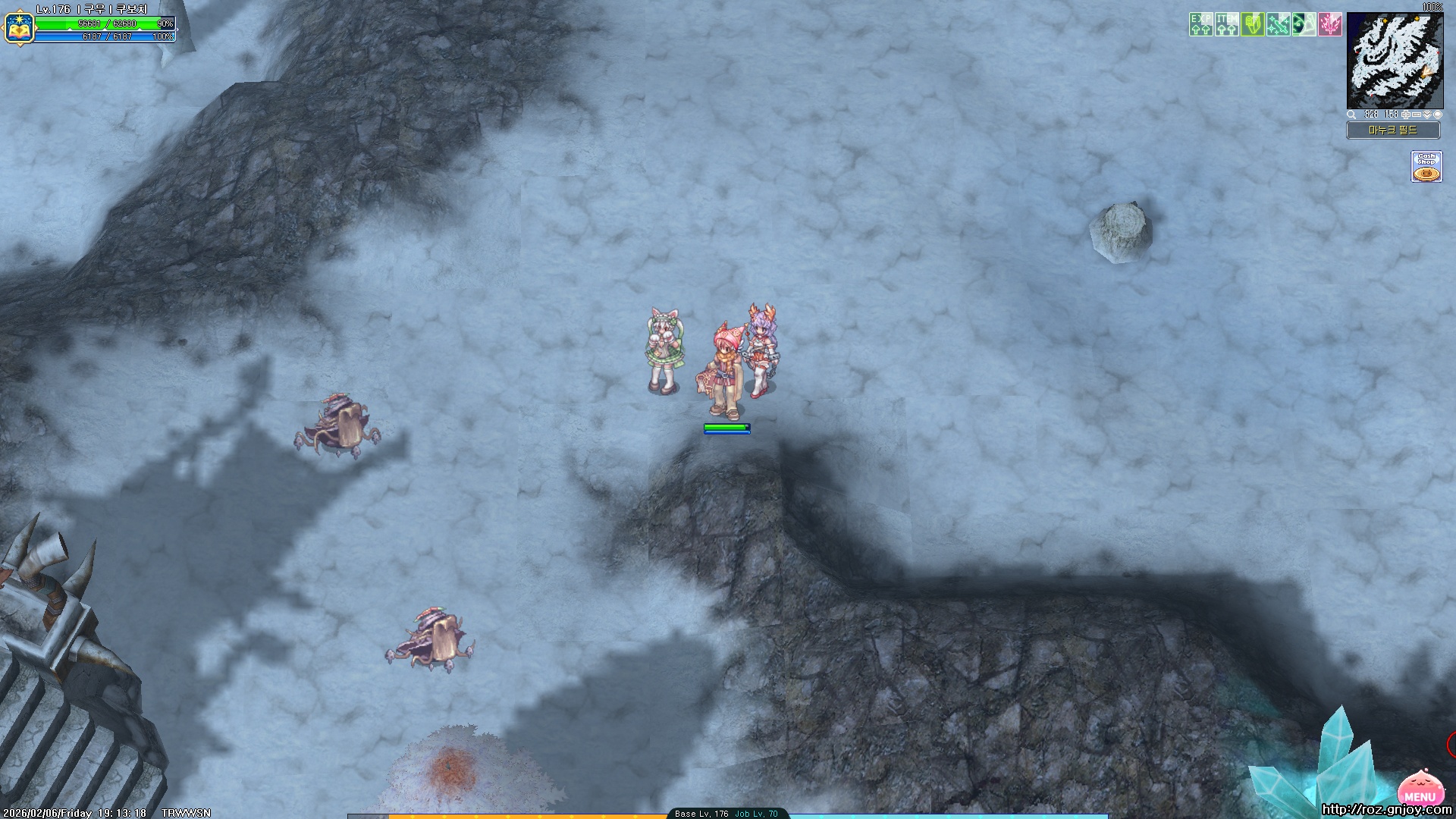Click the roz.gnjoy.com website link
This screenshot has height=819, width=1456.
(x=1386, y=809)
